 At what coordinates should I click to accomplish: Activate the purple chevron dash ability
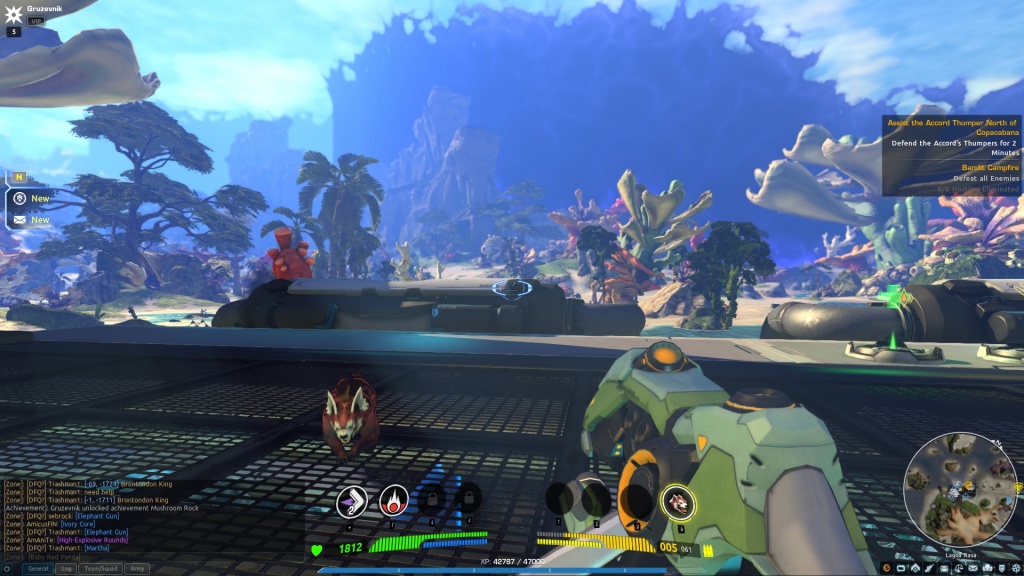(x=352, y=501)
